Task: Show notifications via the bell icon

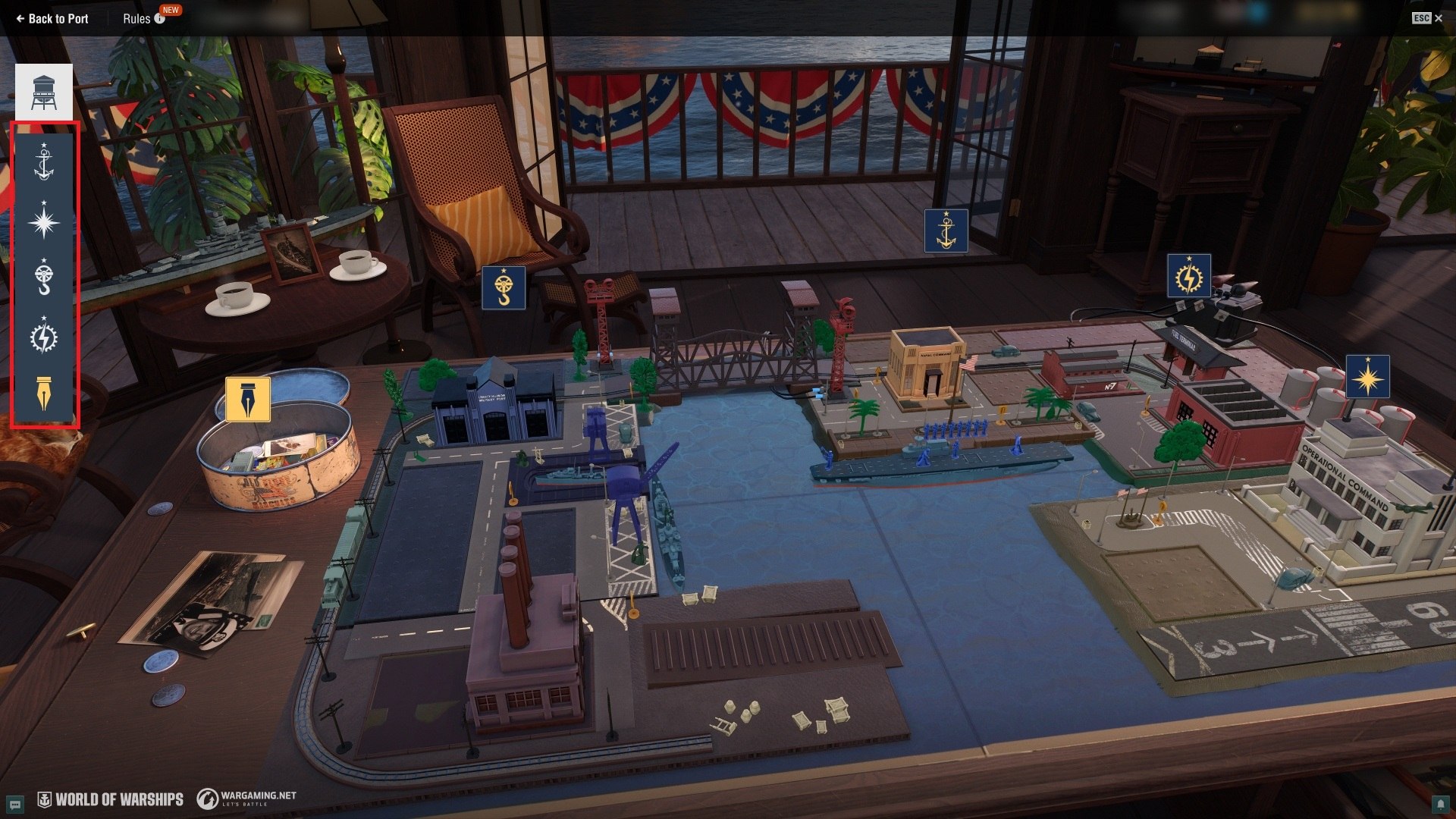Action: (x=1439, y=804)
